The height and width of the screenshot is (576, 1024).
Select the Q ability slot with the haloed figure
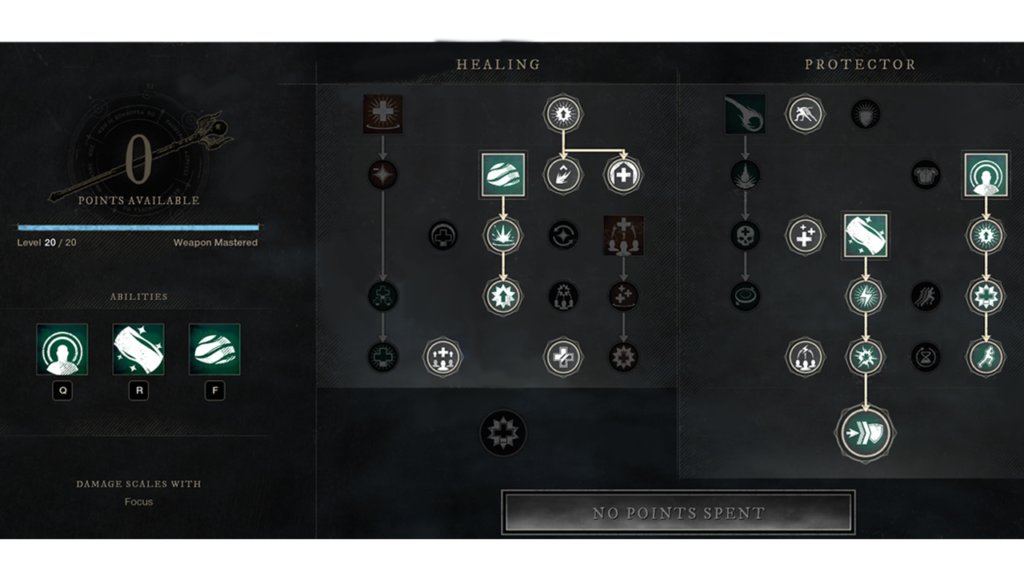[x=62, y=349]
